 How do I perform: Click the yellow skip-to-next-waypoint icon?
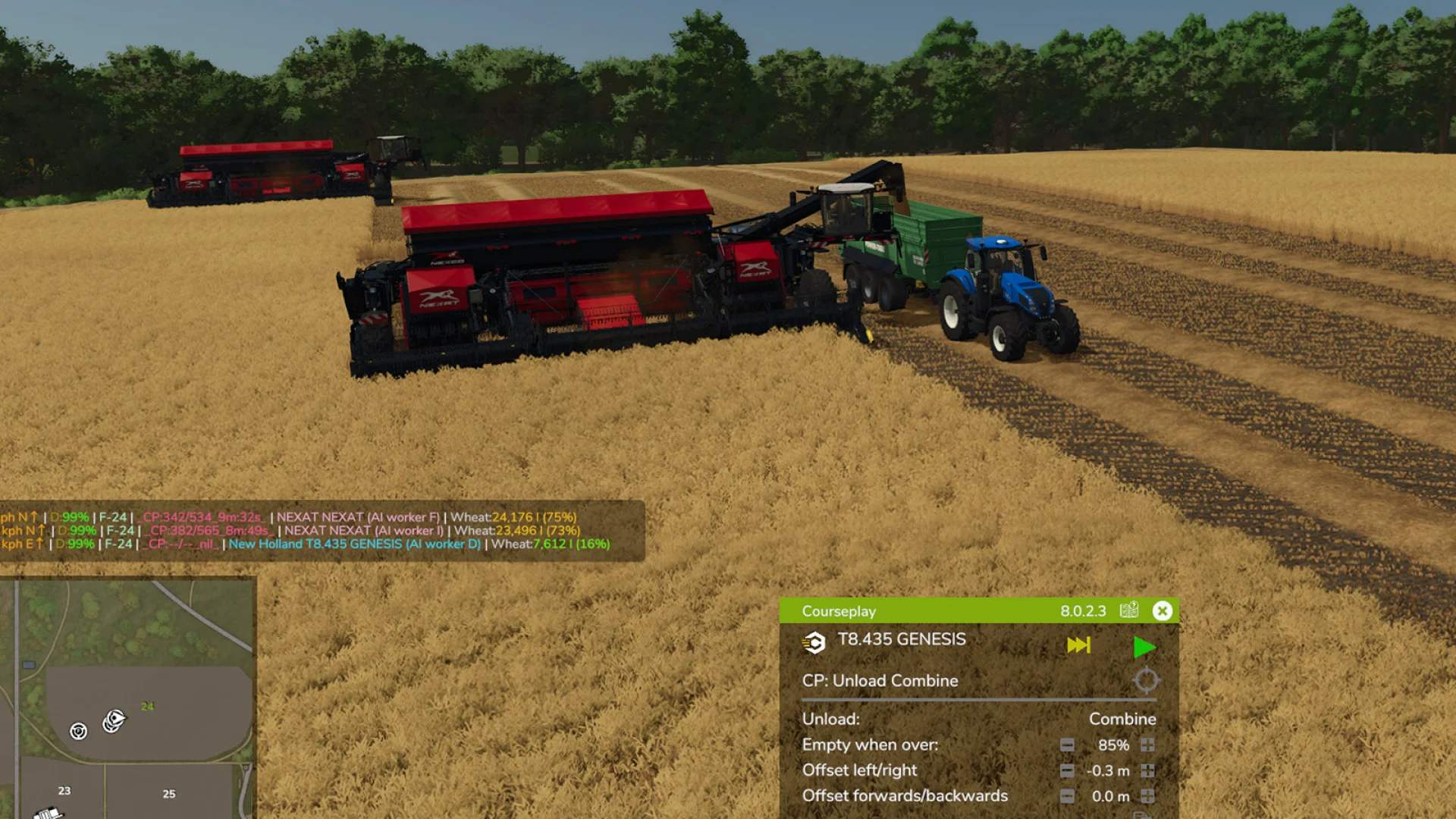pos(1078,645)
